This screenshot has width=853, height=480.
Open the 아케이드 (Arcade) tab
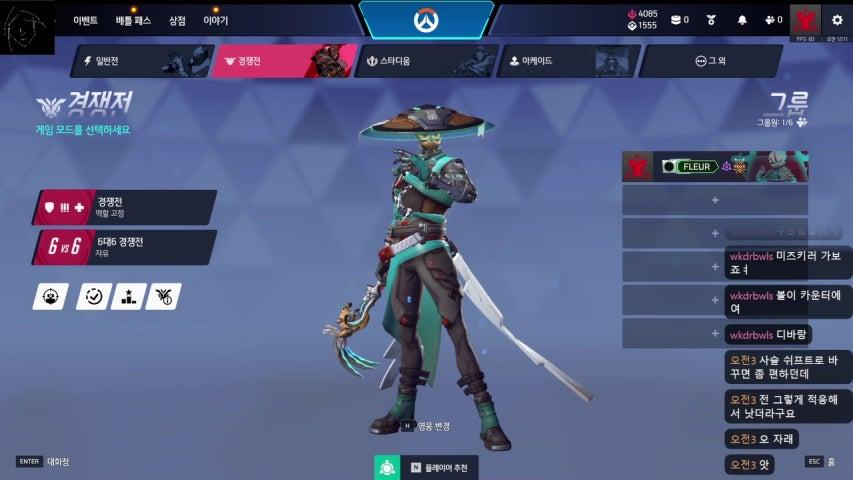pyautogui.click(x=565, y=61)
